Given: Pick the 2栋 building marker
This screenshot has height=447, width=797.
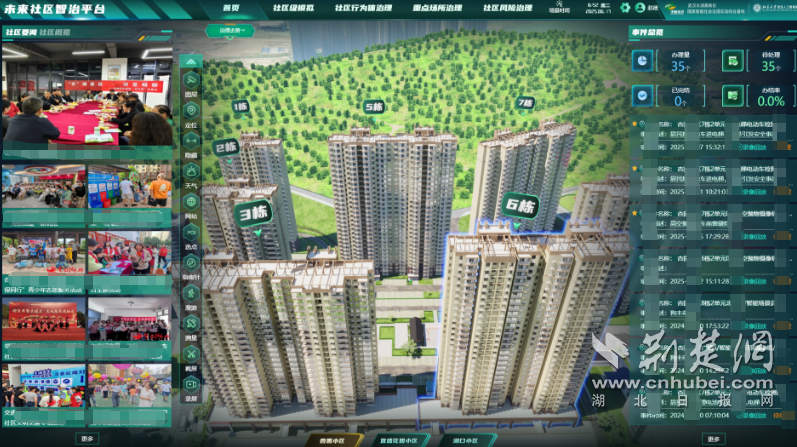Looking at the screenshot, I should click(x=224, y=148).
